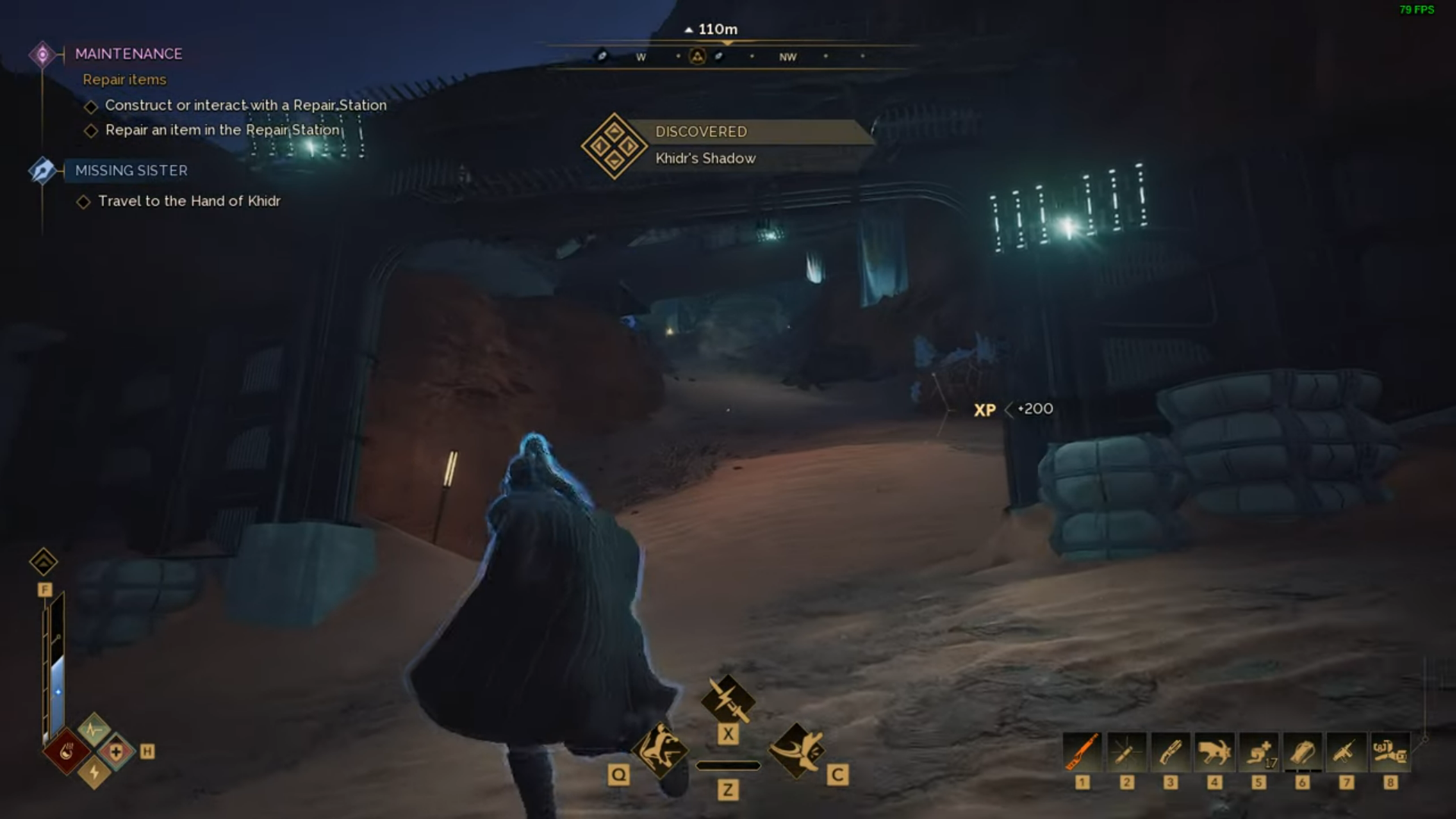Select the gadget in hotbar slot 8
The width and height of the screenshot is (1456, 819).
(x=1391, y=753)
